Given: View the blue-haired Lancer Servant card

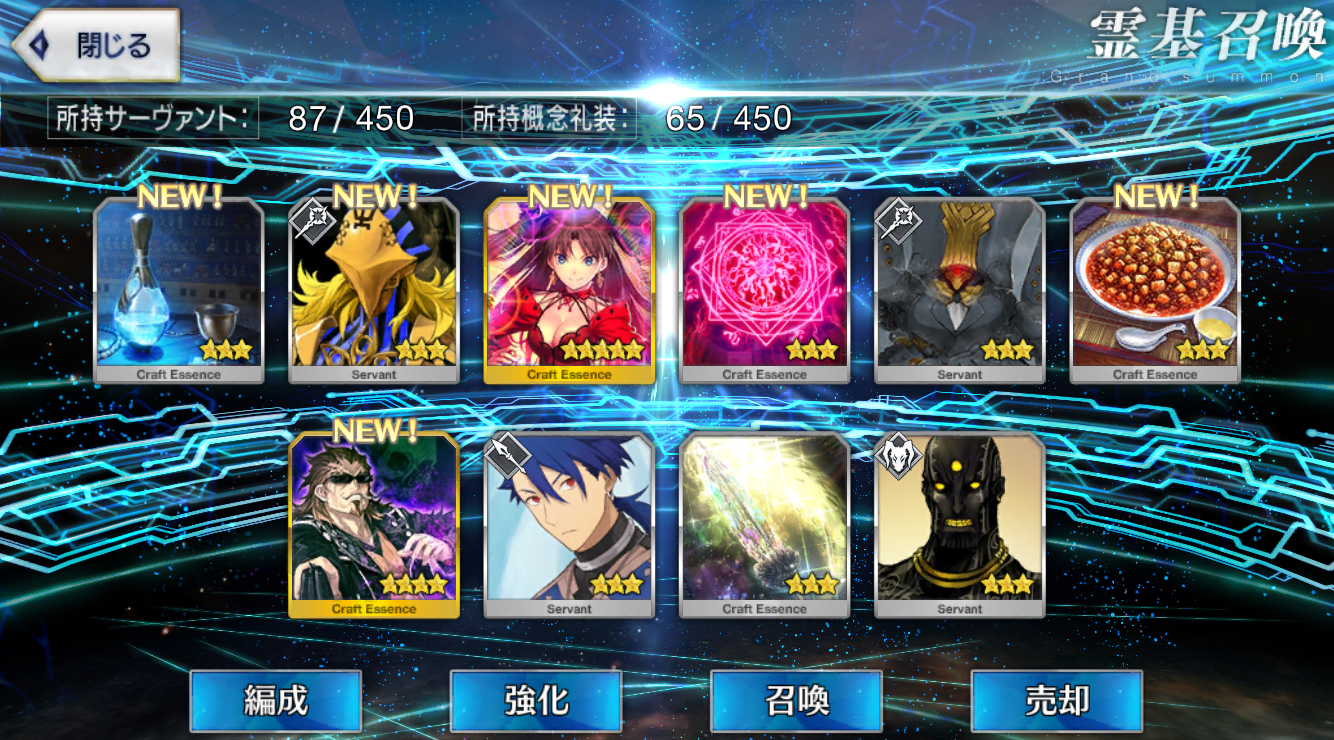Looking at the screenshot, I should click(569, 525).
